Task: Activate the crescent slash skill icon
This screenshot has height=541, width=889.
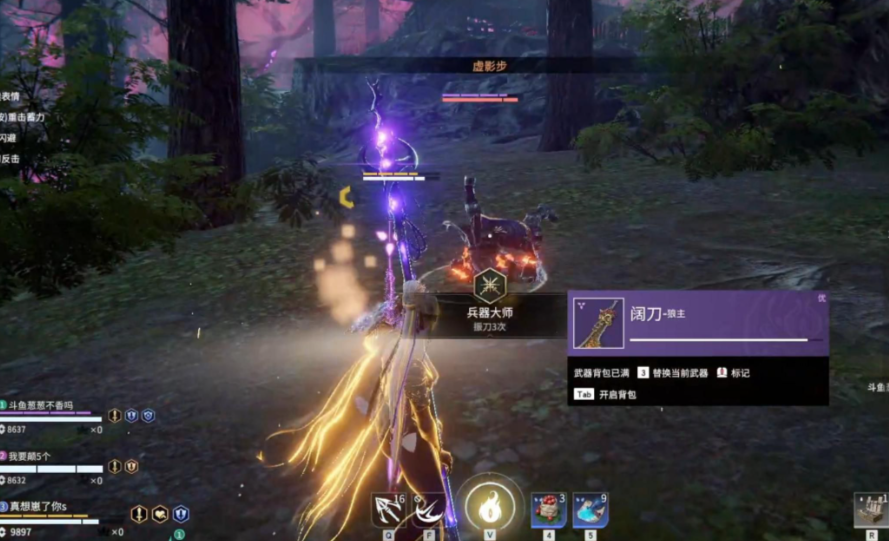Action: pos(429,509)
